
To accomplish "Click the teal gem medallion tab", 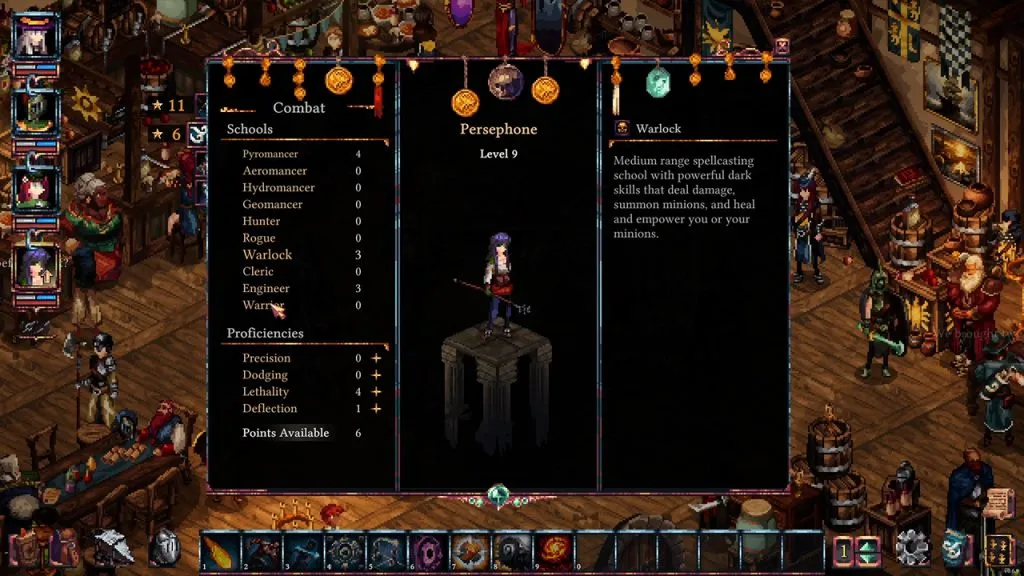I will (657, 82).
